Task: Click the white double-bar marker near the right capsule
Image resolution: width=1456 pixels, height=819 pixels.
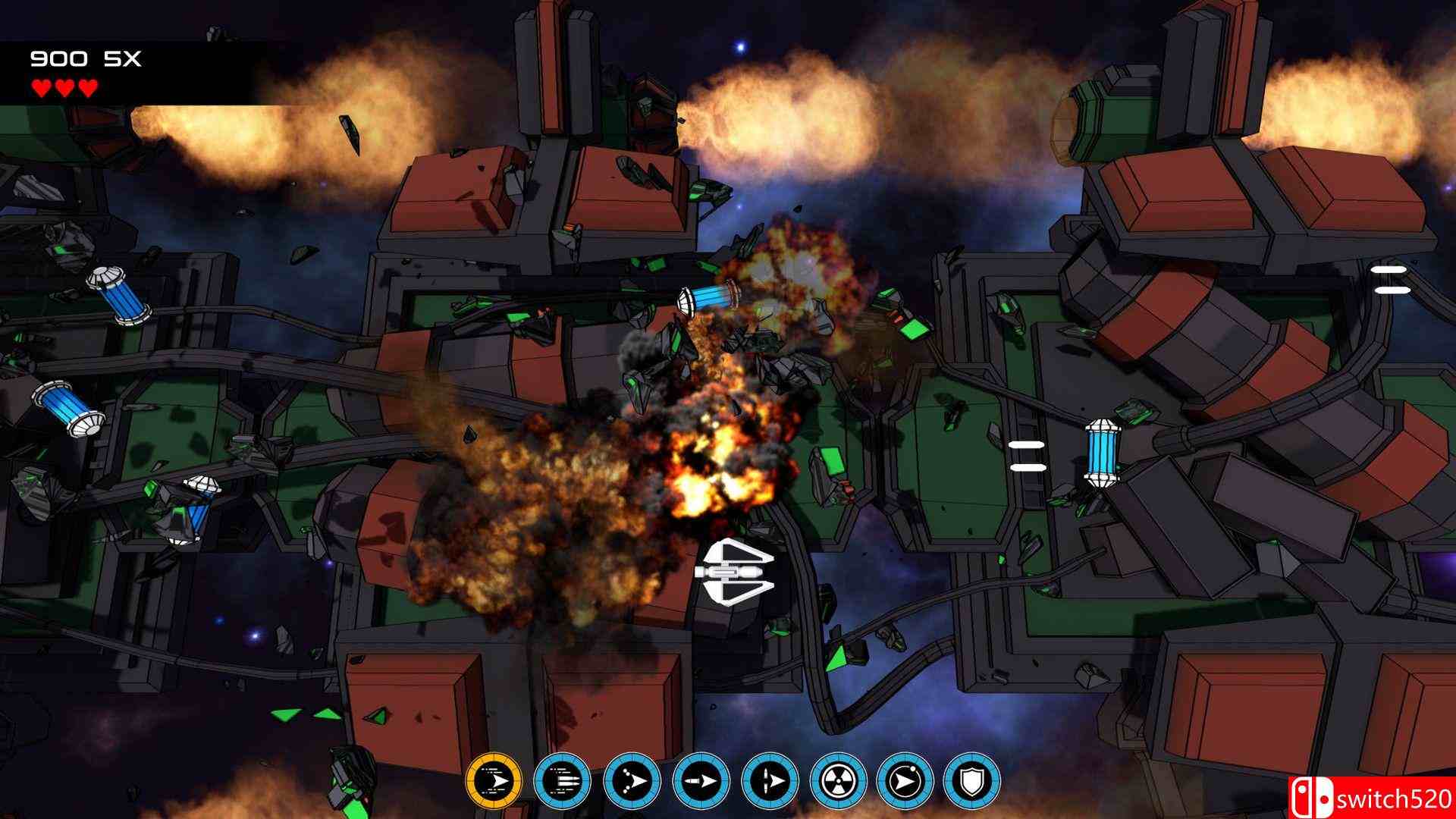Action: 1028,455
